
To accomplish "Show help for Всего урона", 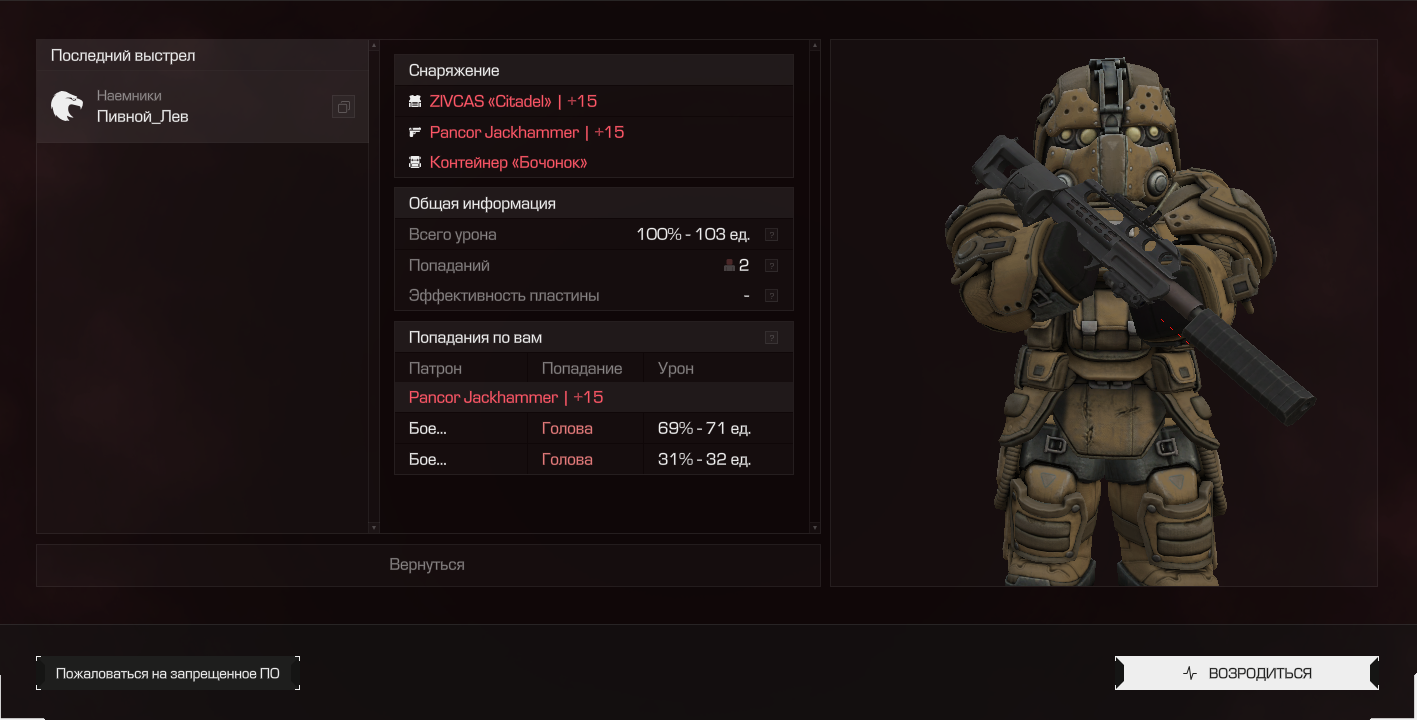I will tap(771, 235).
